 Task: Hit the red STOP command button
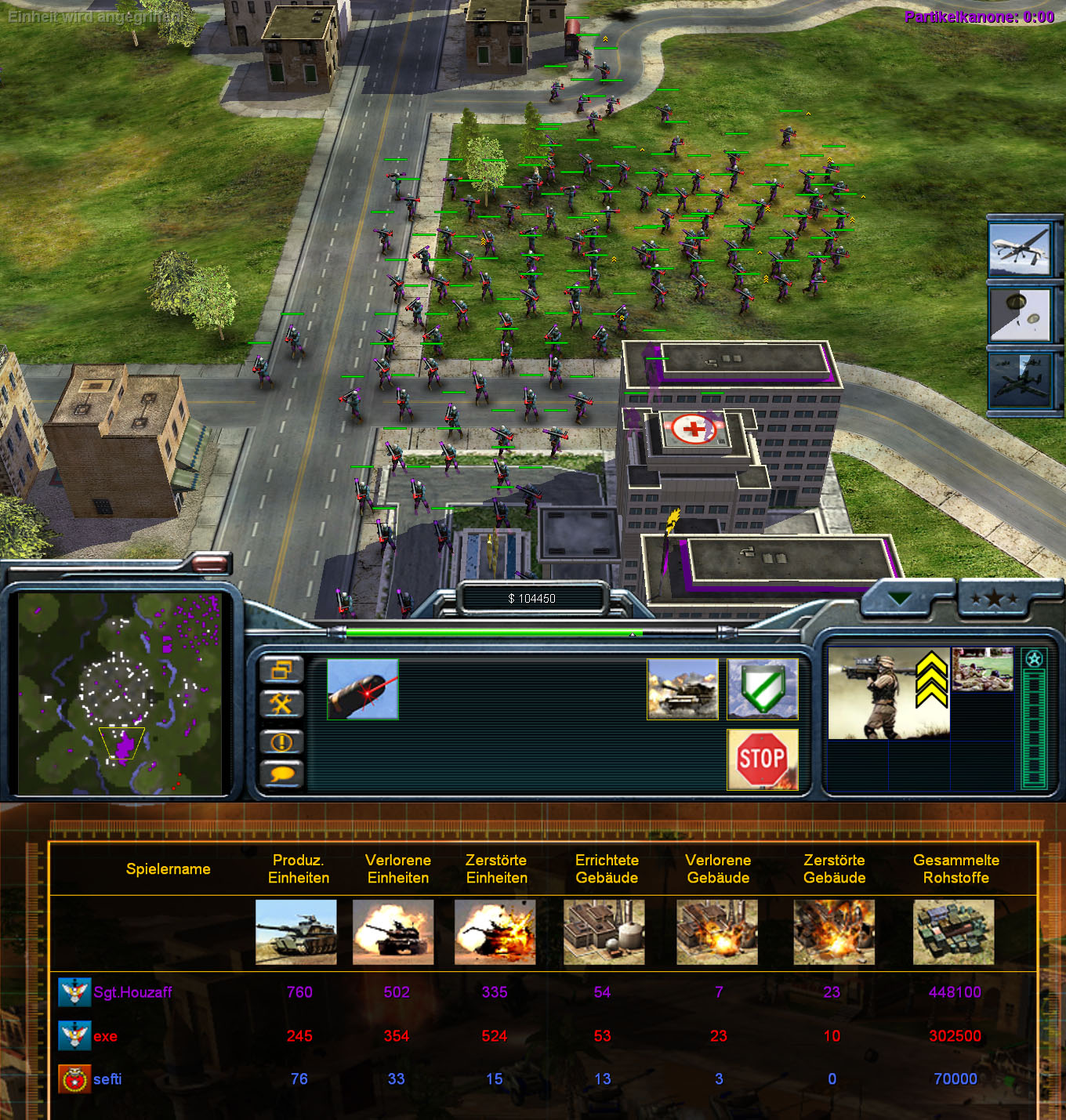(762, 759)
